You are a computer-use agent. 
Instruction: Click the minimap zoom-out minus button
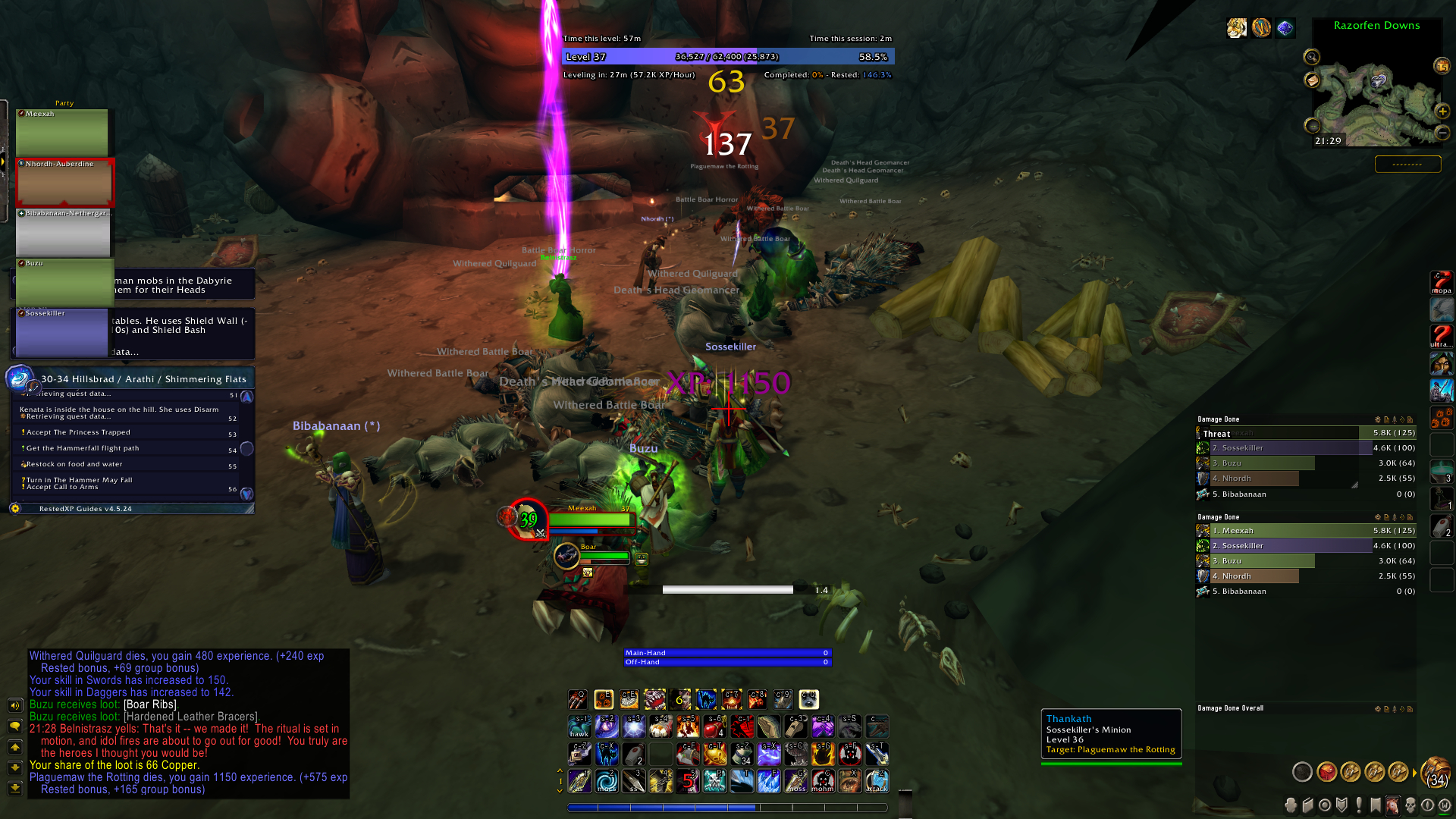pyautogui.click(x=1442, y=133)
